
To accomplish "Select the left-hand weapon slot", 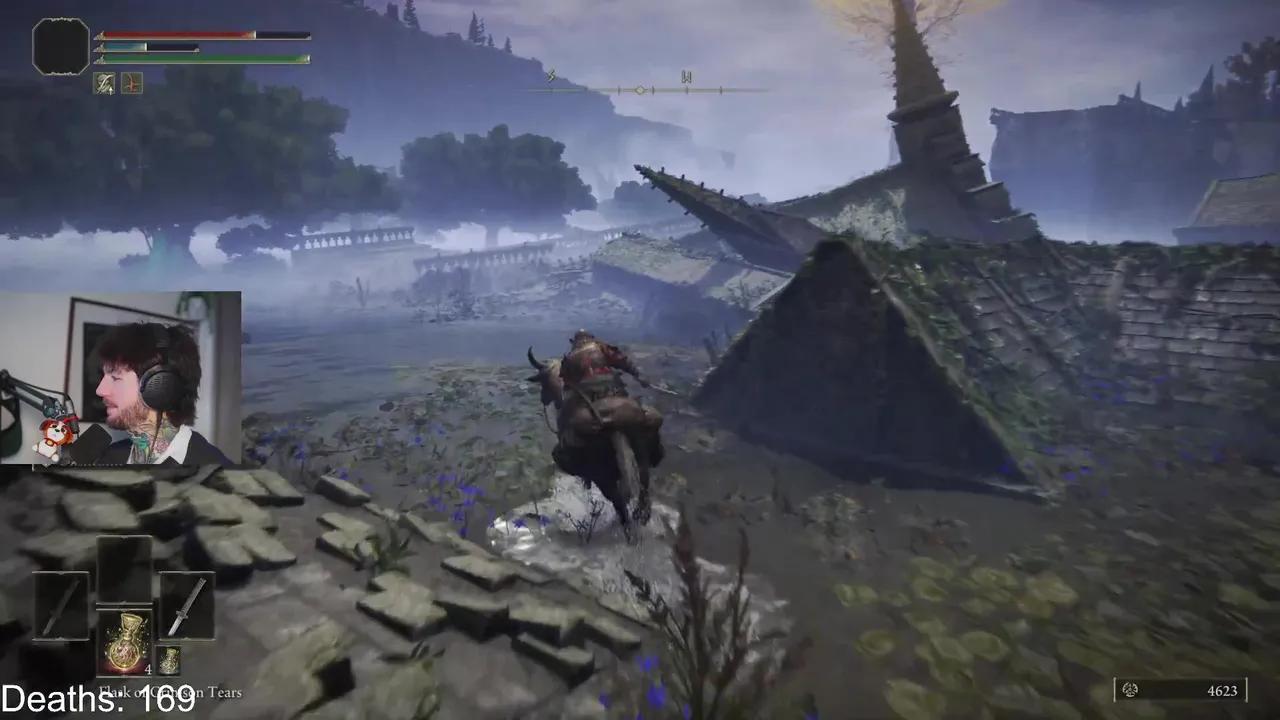I will pyautogui.click(x=61, y=606).
